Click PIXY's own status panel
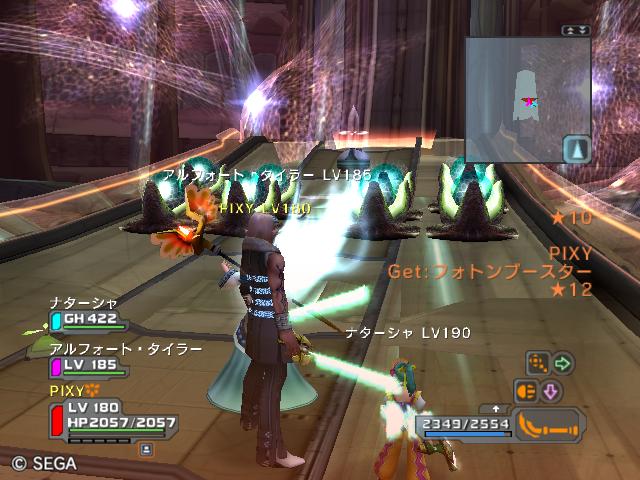Screen dimensions: 640x480 click(110, 417)
